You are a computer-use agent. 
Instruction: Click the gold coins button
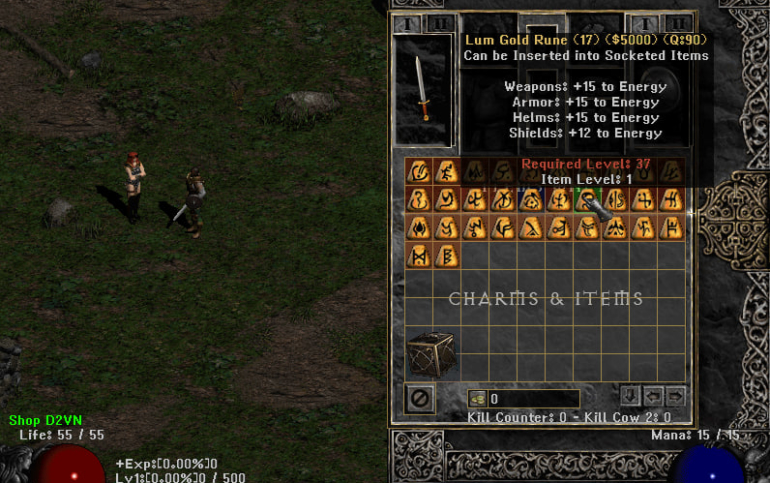pyautogui.click(x=476, y=399)
